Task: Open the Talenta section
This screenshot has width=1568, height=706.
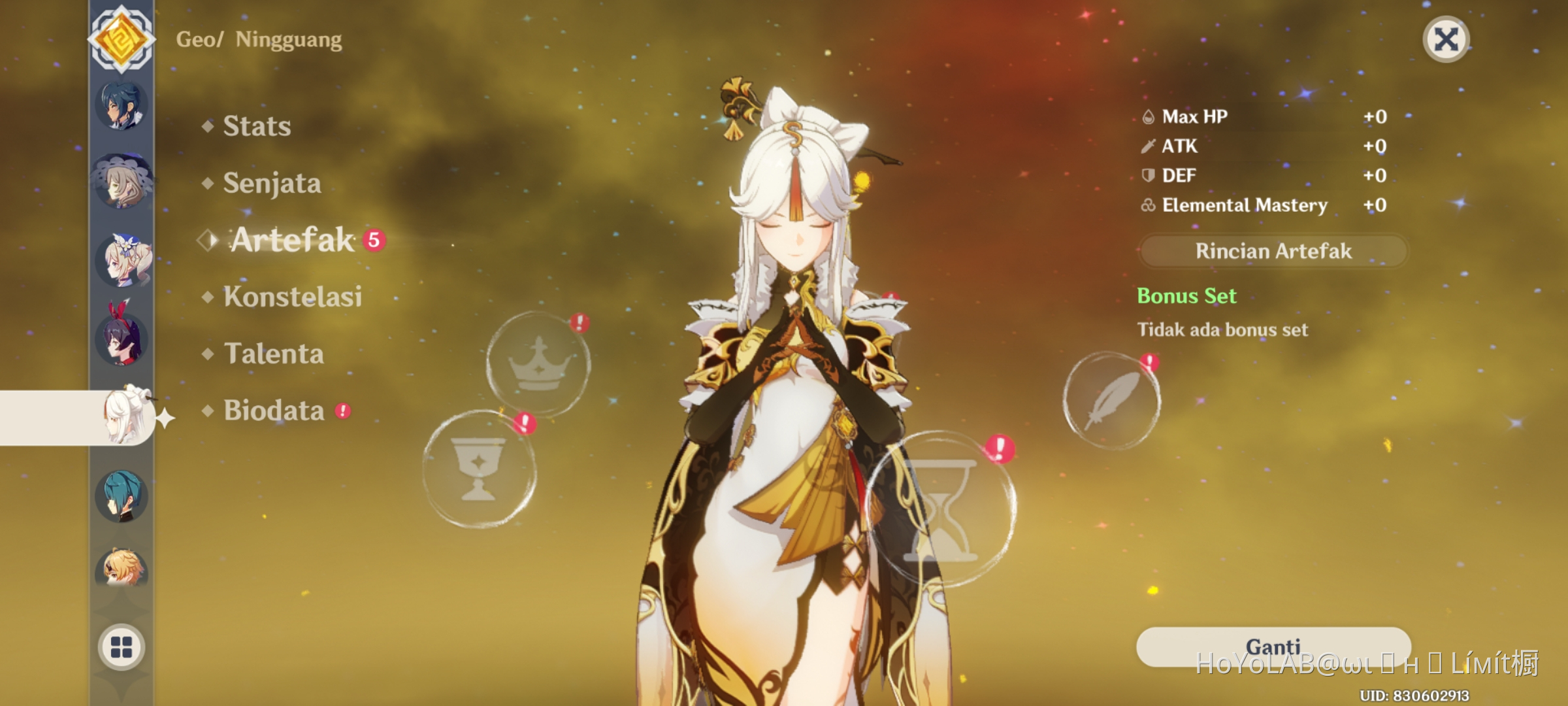Action: 274,354
